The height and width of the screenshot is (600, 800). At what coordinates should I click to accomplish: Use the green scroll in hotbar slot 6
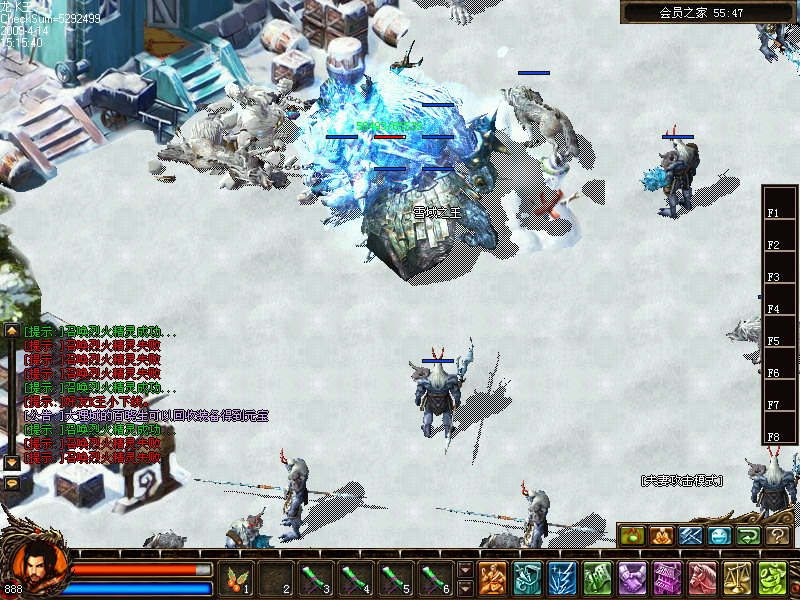pyautogui.click(x=432, y=577)
